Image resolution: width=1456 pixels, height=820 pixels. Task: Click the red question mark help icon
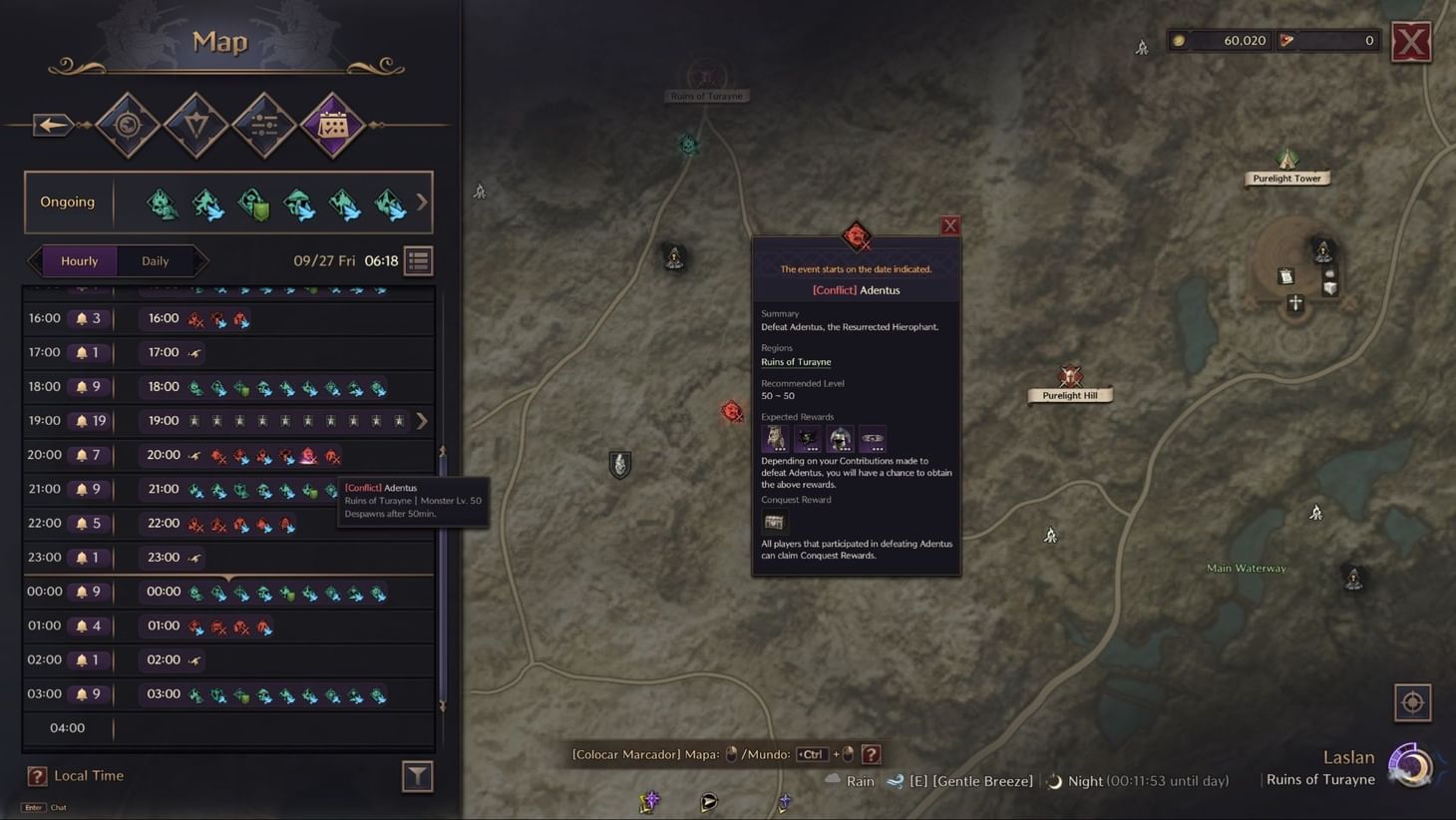(x=872, y=754)
